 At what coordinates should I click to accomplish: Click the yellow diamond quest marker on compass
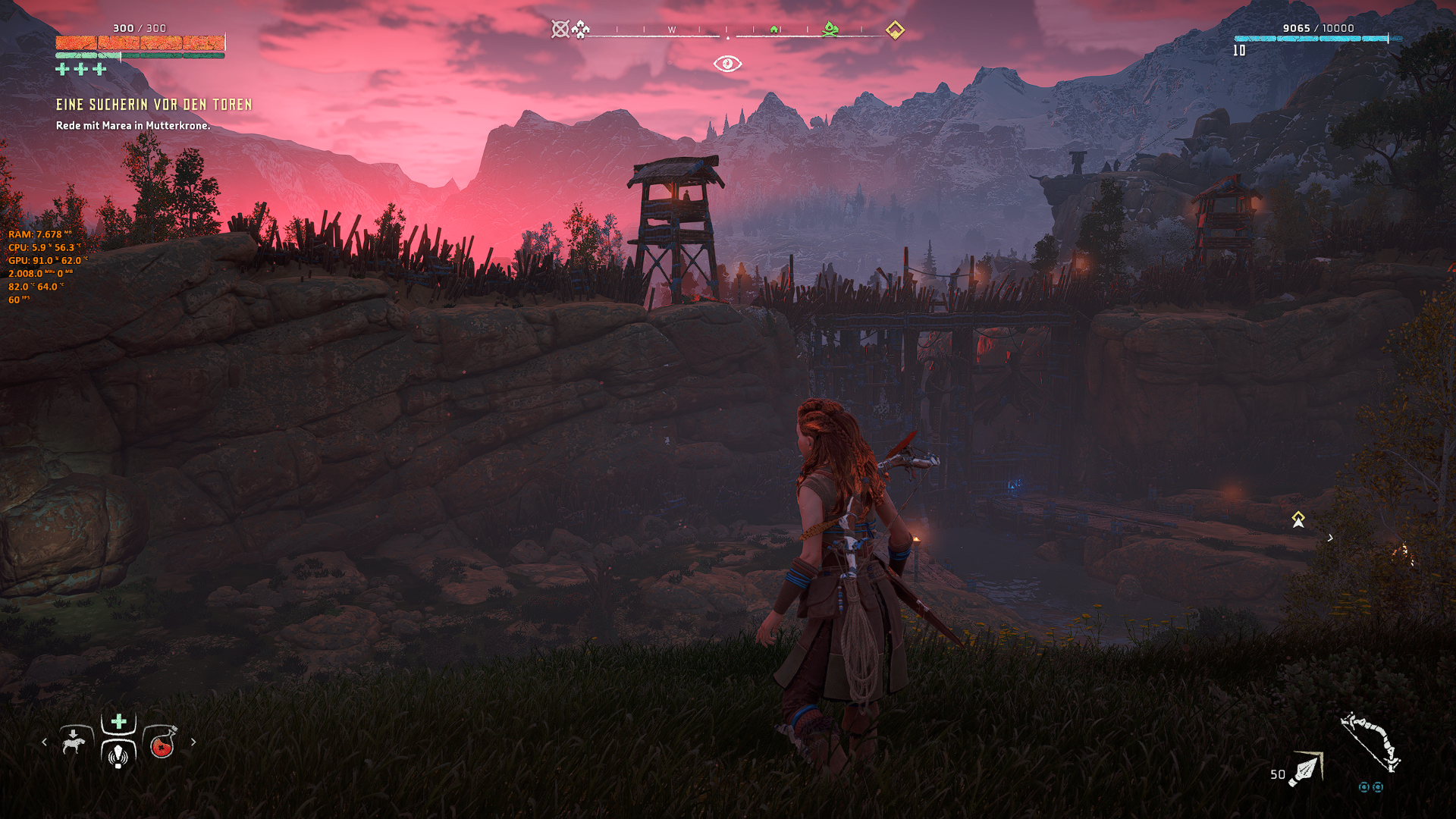(x=895, y=30)
